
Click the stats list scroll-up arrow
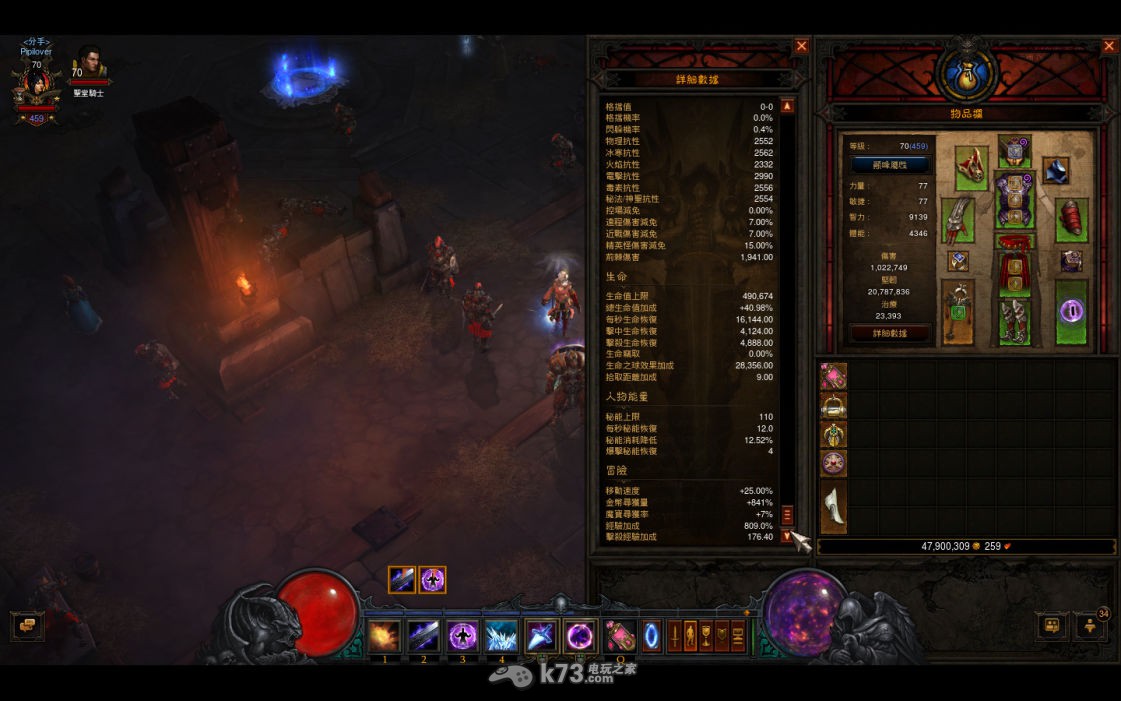788,106
